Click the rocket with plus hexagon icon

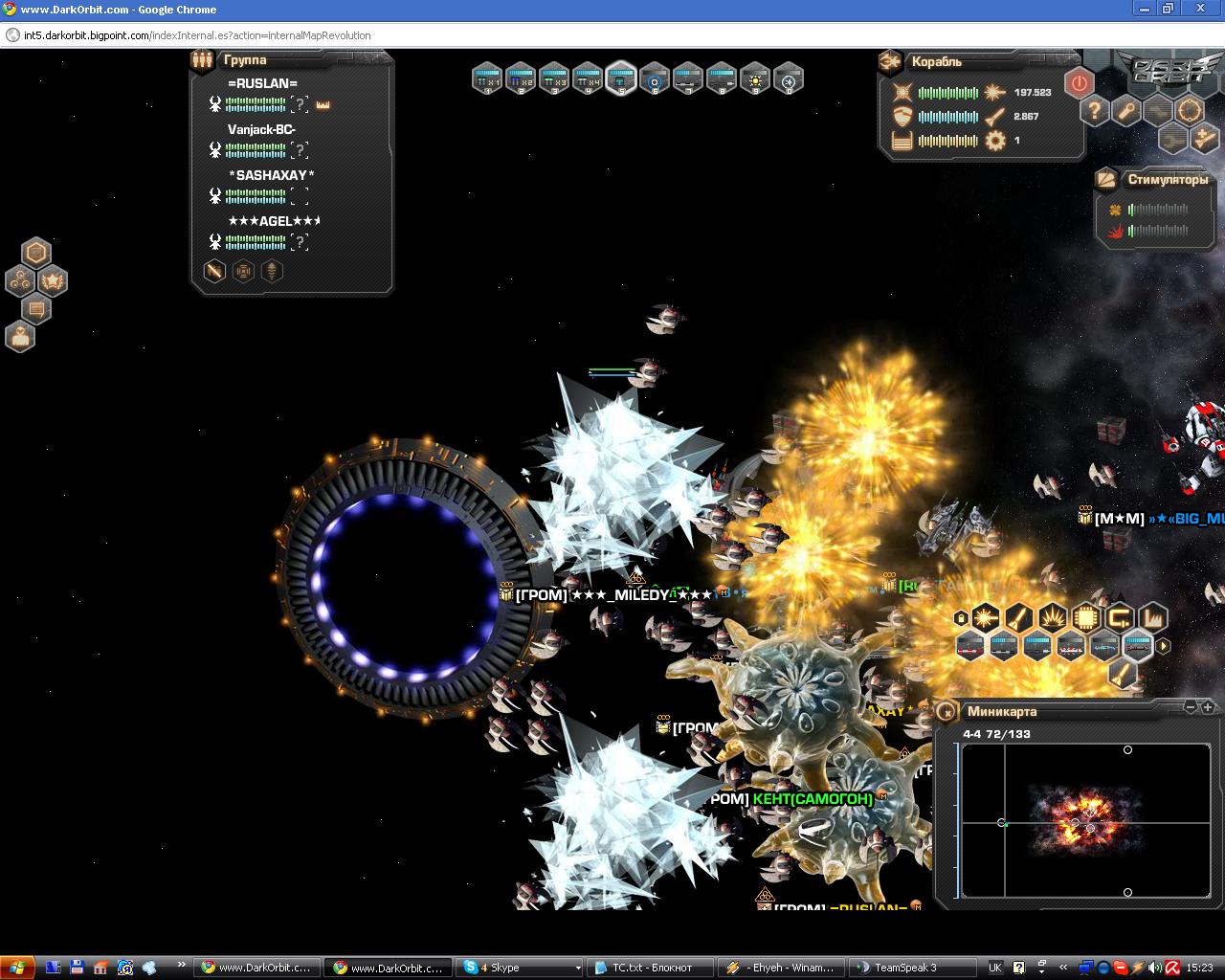pos(1206,138)
